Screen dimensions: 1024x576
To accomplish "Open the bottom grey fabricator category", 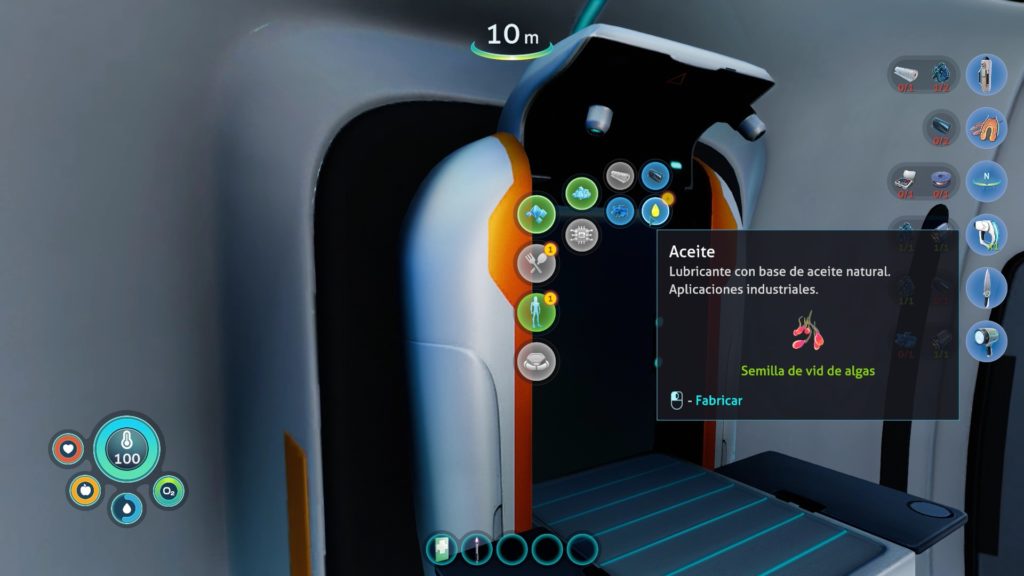I will (536, 361).
